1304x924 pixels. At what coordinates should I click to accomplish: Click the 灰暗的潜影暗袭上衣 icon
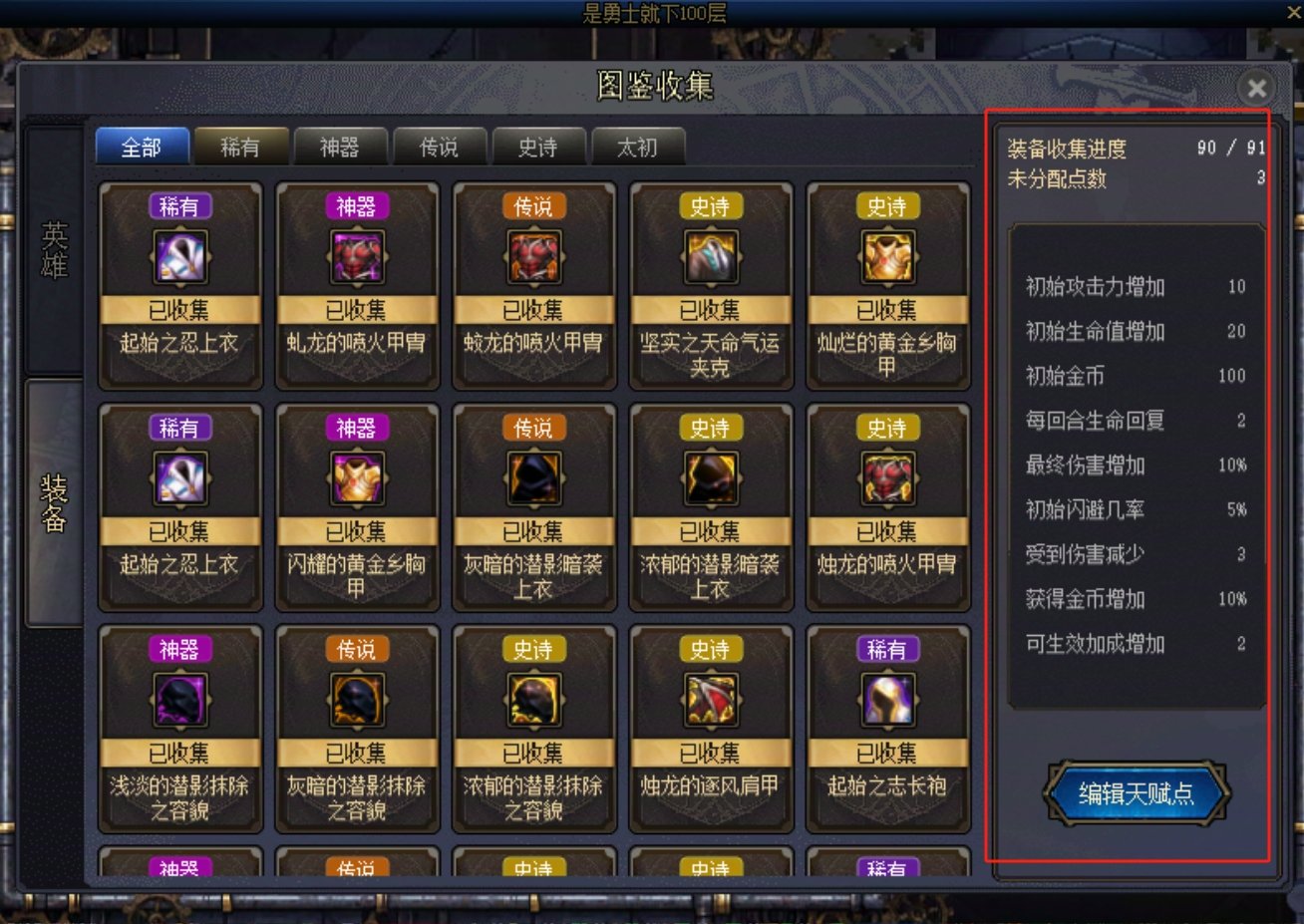pos(532,476)
